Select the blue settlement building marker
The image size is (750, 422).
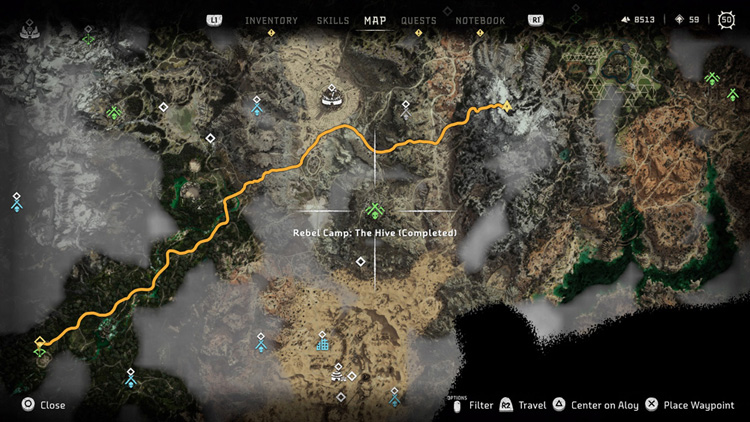pyautogui.click(x=322, y=344)
